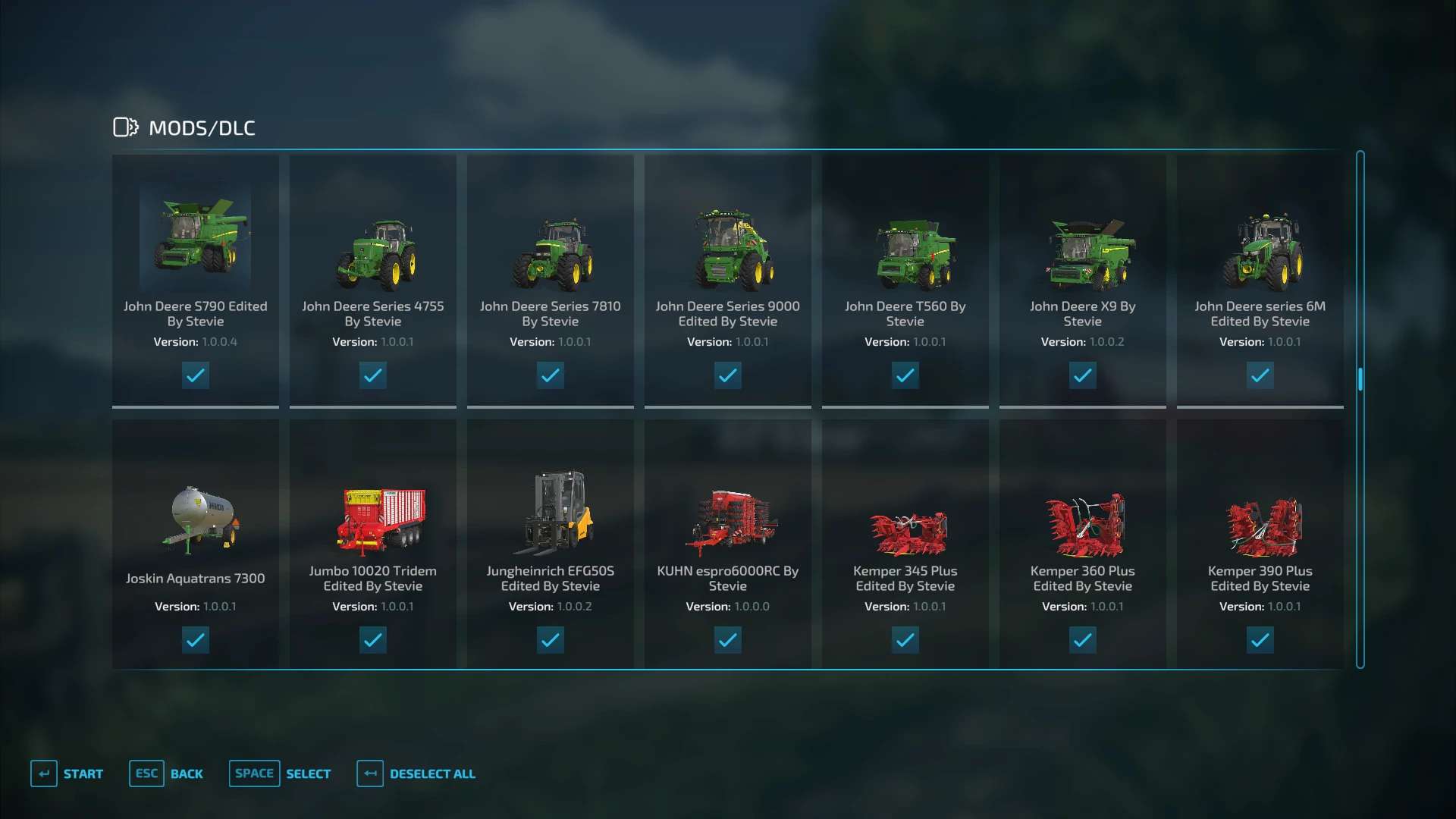The height and width of the screenshot is (819, 1456).
Task: Toggle the Jumbo 10020 Tridem checkbox
Action: pos(373,640)
